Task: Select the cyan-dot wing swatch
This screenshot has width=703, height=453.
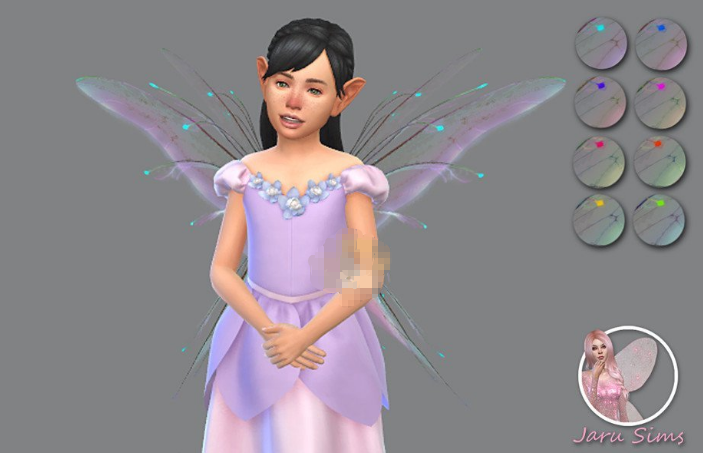Action: point(601,43)
